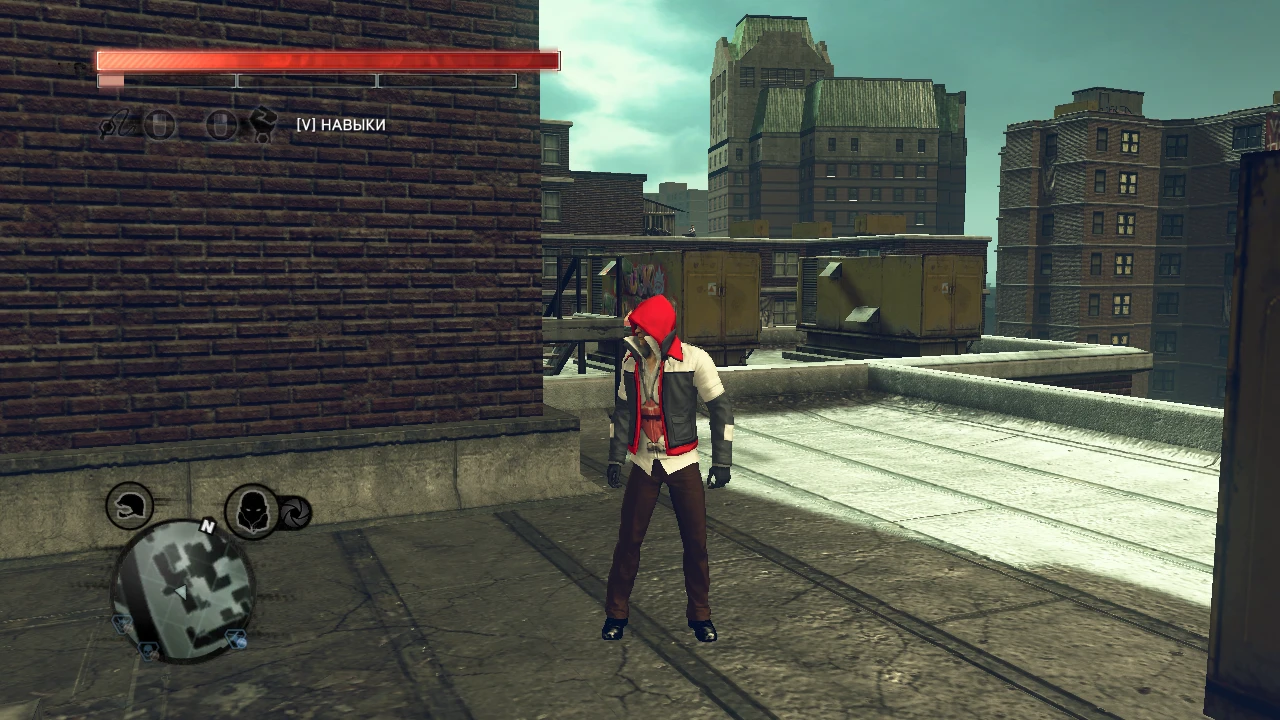Select the fist melee power icon
This screenshot has height=720, width=1280.
click(x=262, y=126)
